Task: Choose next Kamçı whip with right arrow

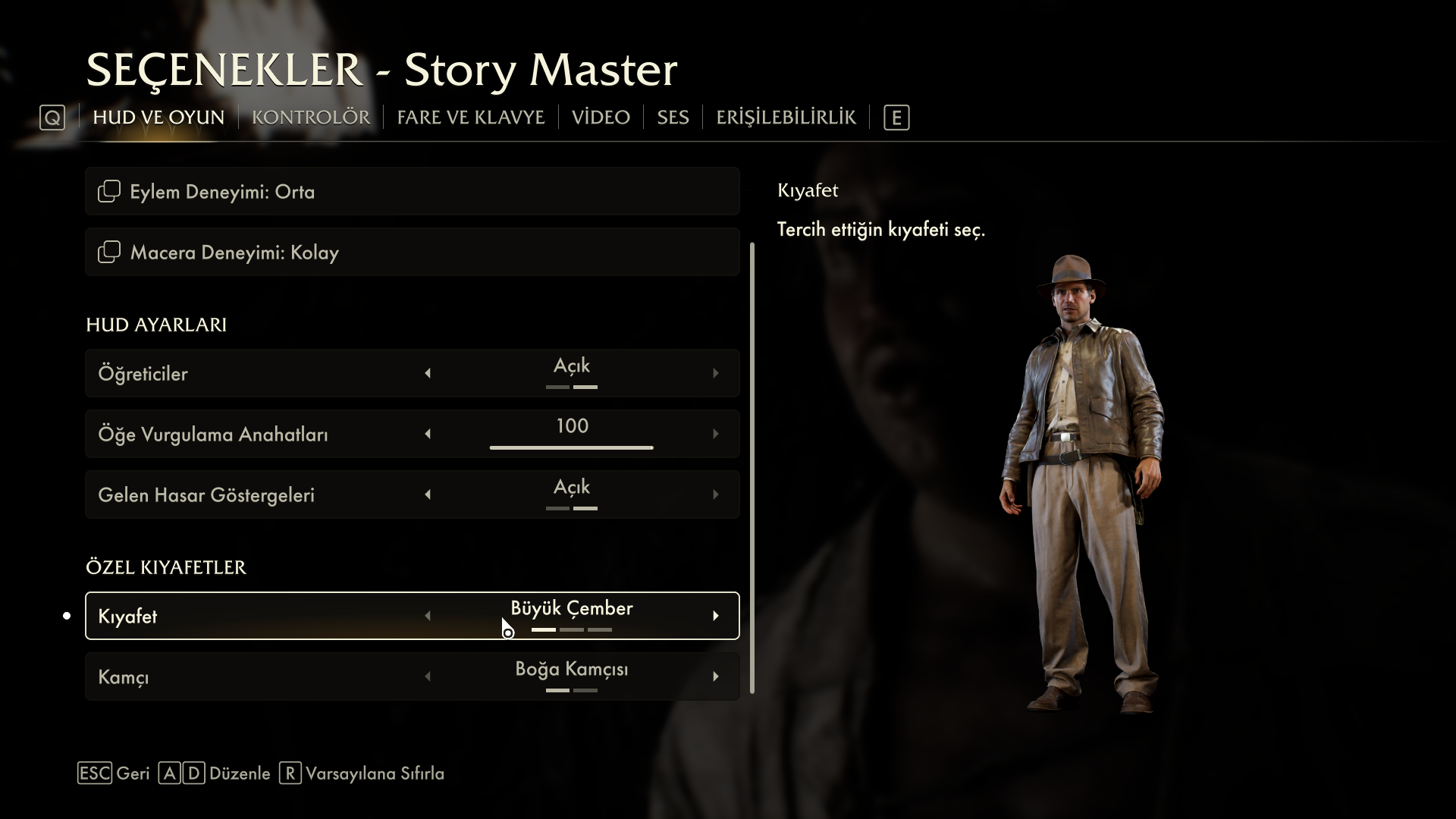Action: pos(715,676)
